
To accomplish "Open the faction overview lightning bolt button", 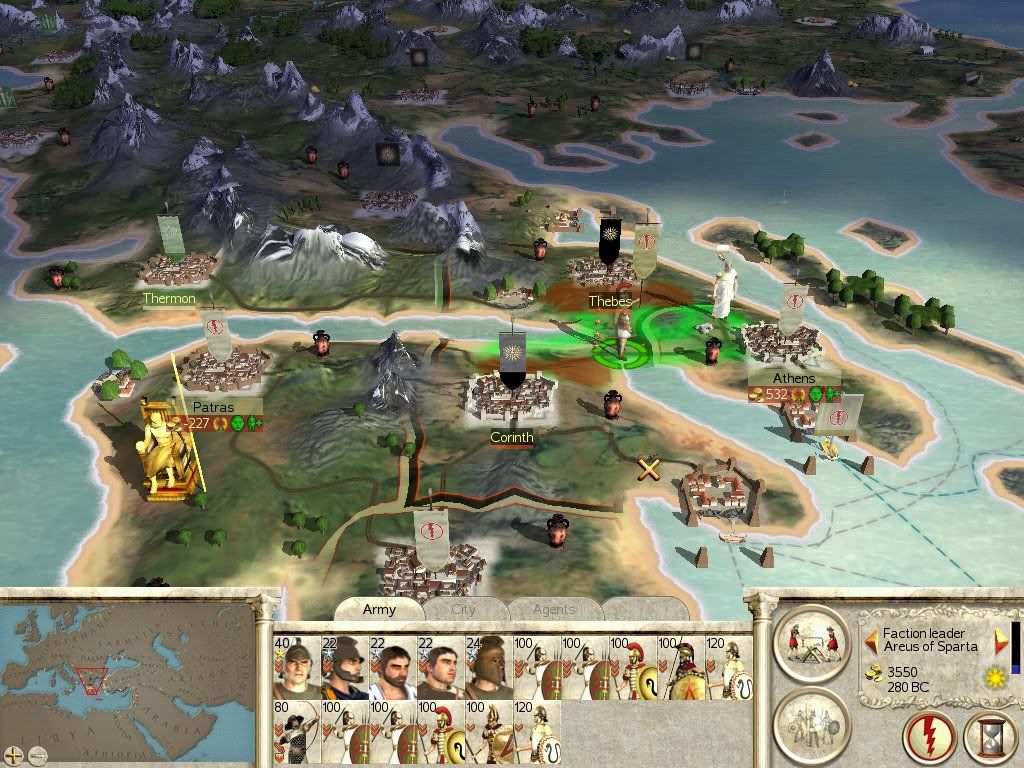I will tap(930, 738).
